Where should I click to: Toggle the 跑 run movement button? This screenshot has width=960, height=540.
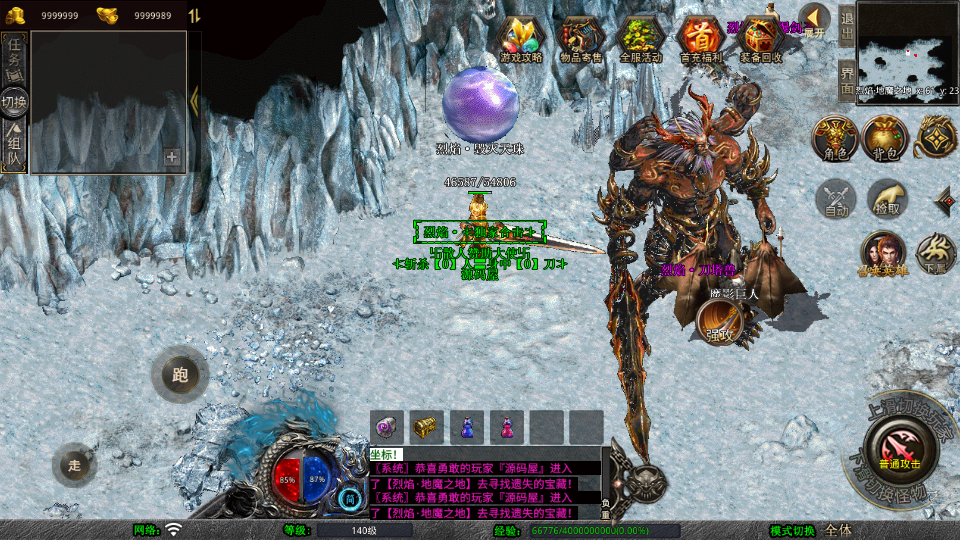tap(180, 376)
